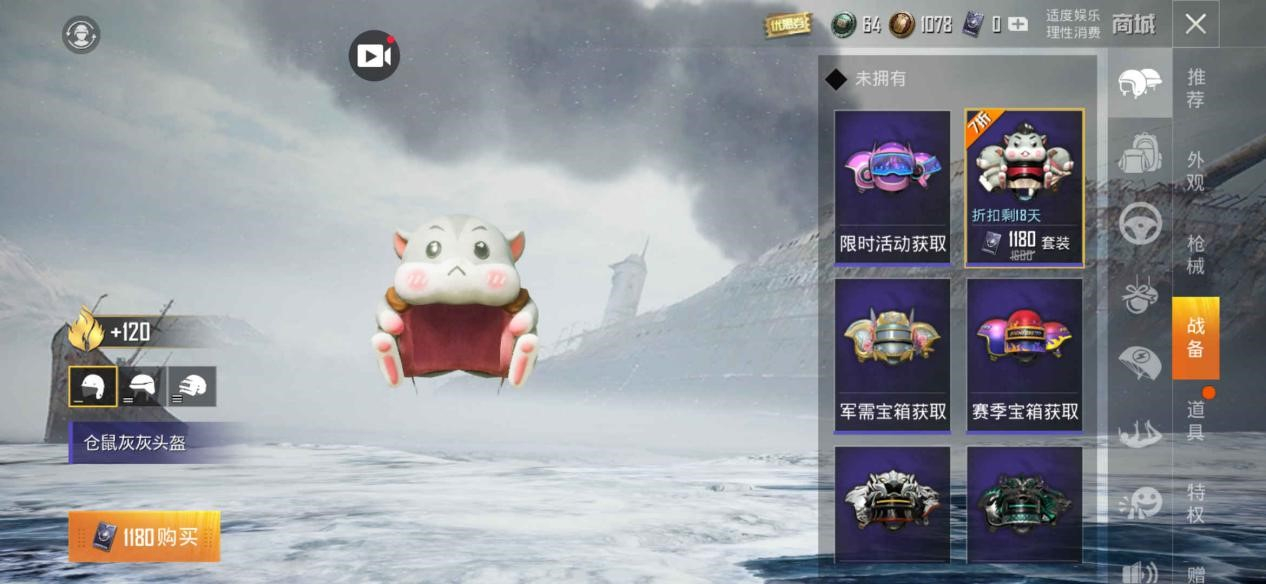The width and height of the screenshot is (1266, 584).
Task: Tap the video camera record button
Action: pos(374,56)
